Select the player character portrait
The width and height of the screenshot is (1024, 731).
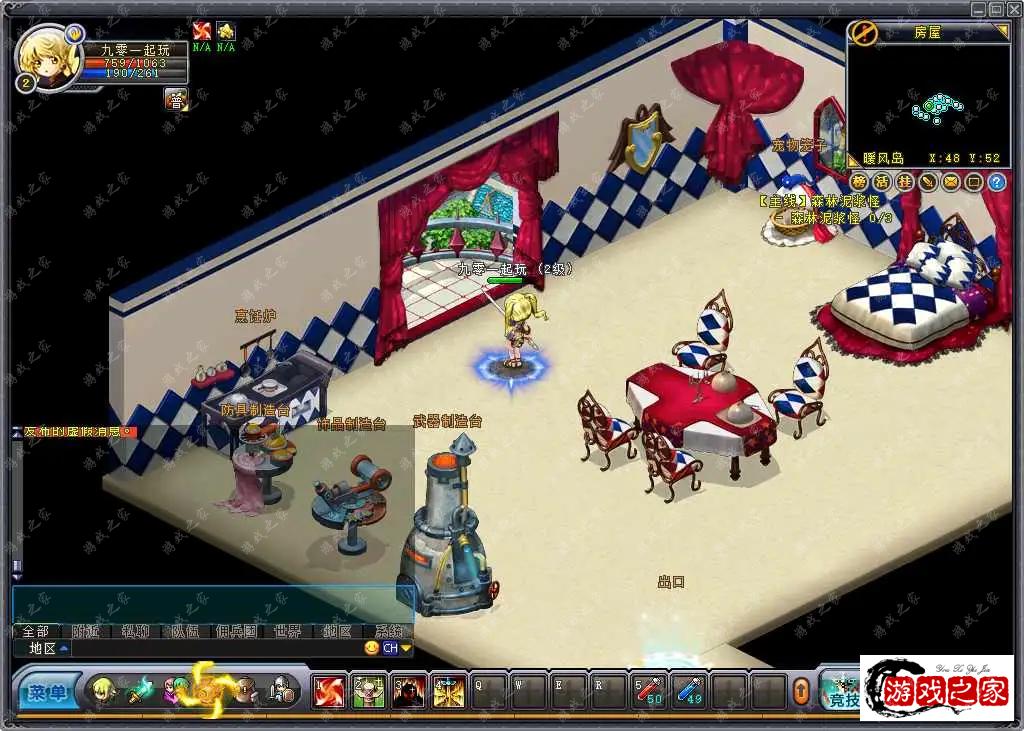(47, 56)
